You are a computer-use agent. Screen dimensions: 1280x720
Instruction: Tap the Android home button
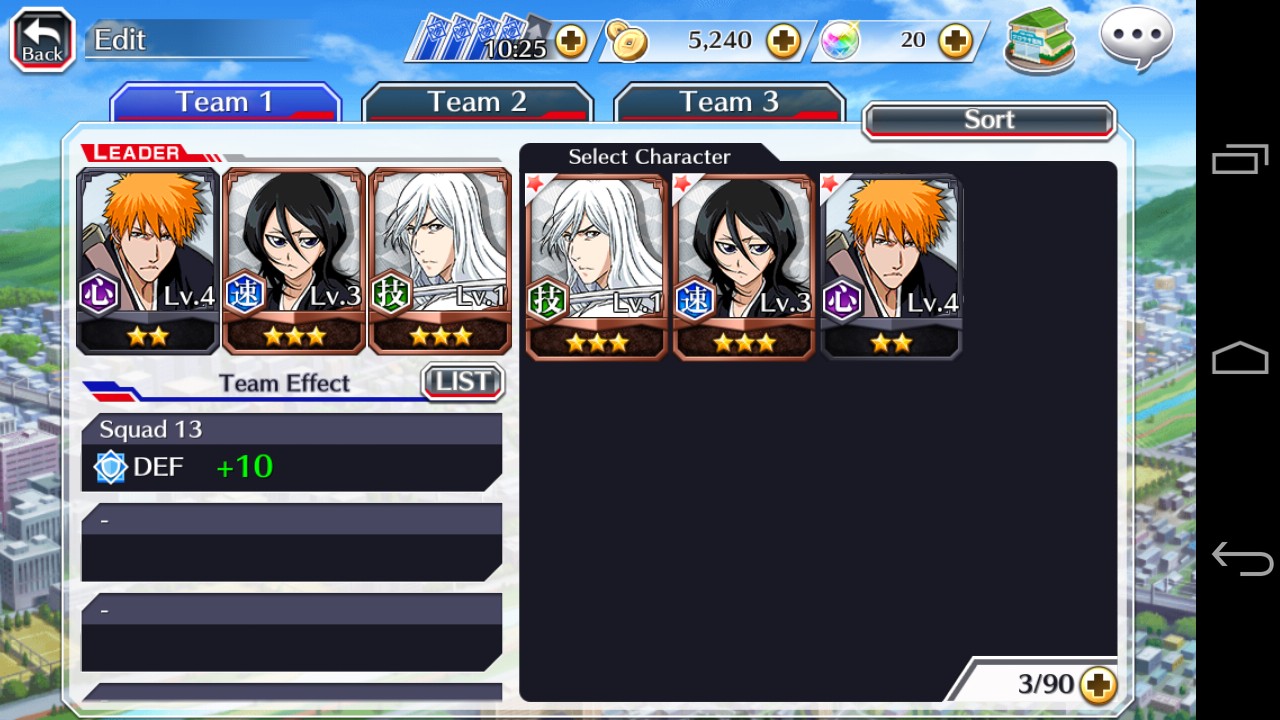(1240, 358)
